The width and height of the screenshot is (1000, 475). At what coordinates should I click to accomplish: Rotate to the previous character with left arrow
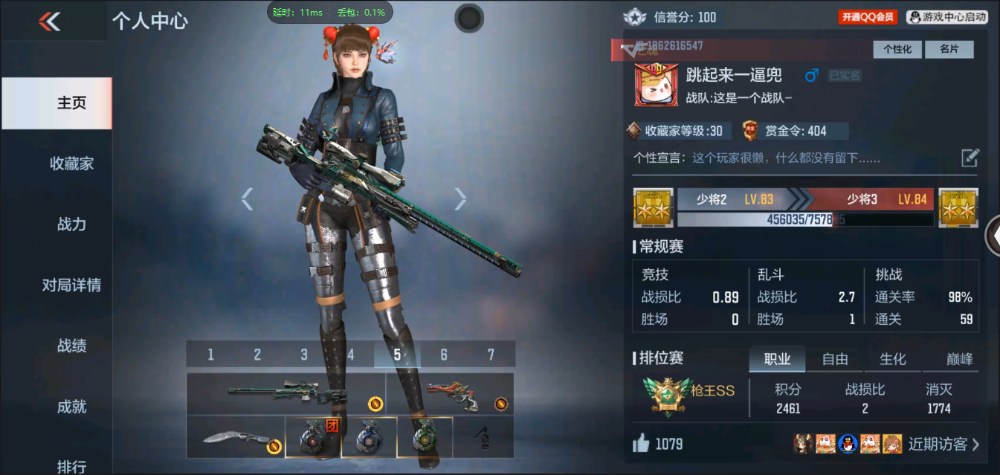(x=247, y=199)
